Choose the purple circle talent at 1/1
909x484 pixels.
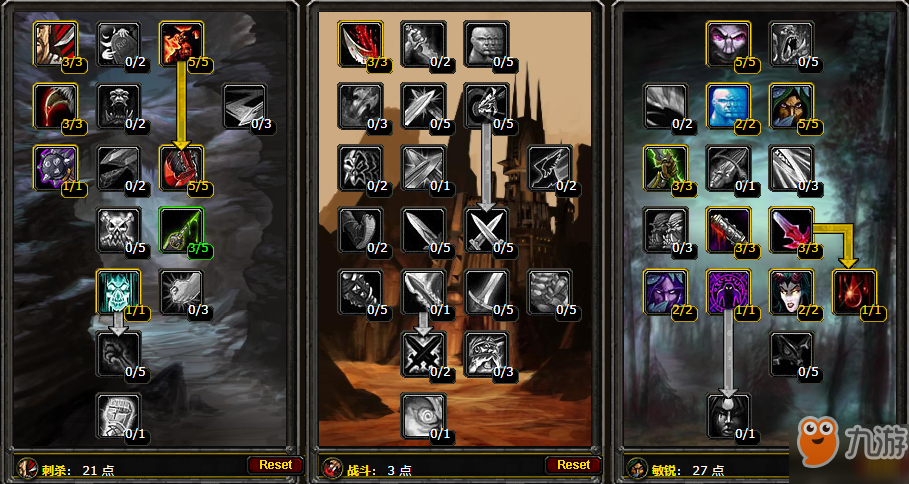(728, 291)
